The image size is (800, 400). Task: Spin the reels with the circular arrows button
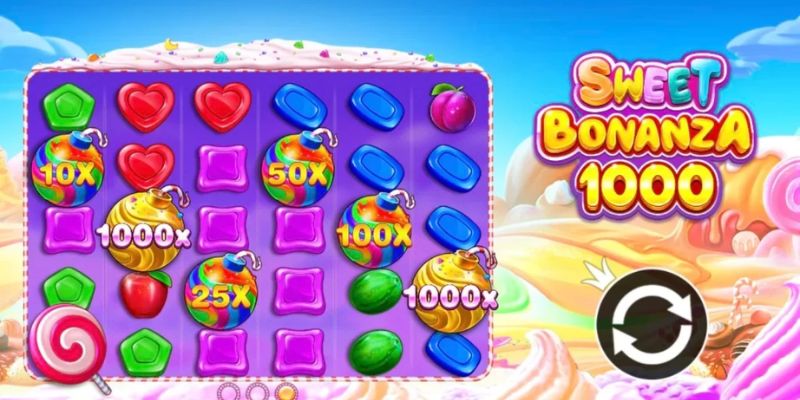tap(651, 323)
